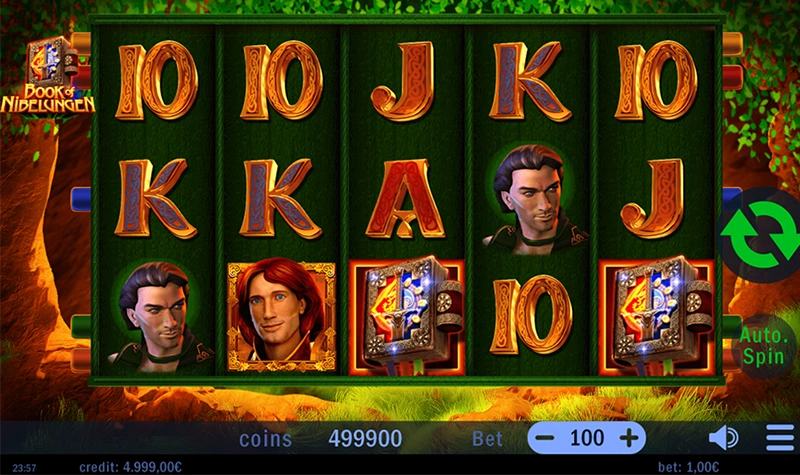Increase the bet with the plus button
Viewport: 800px width, 475px height.
[629, 437]
